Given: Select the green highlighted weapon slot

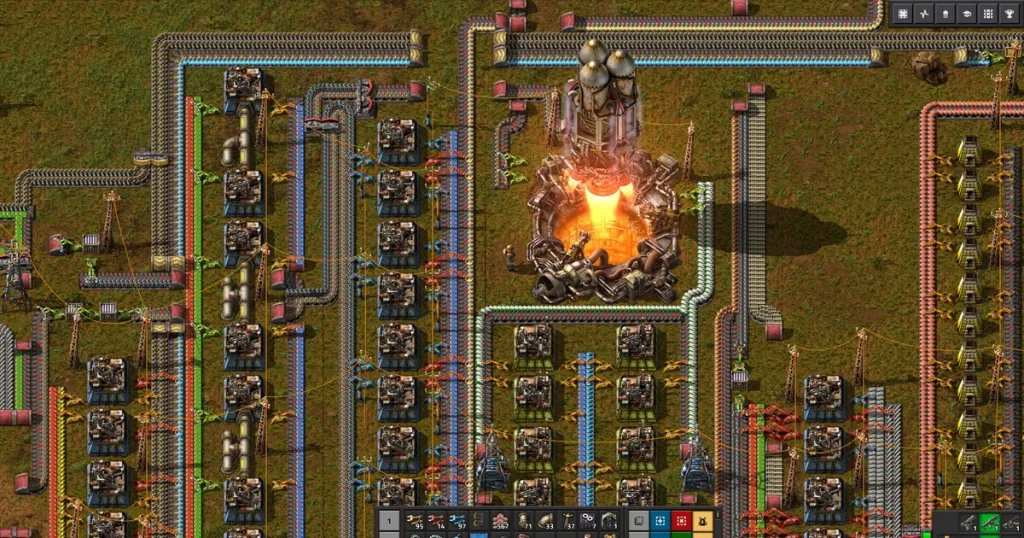Looking at the screenshot, I should [x=989, y=521].
